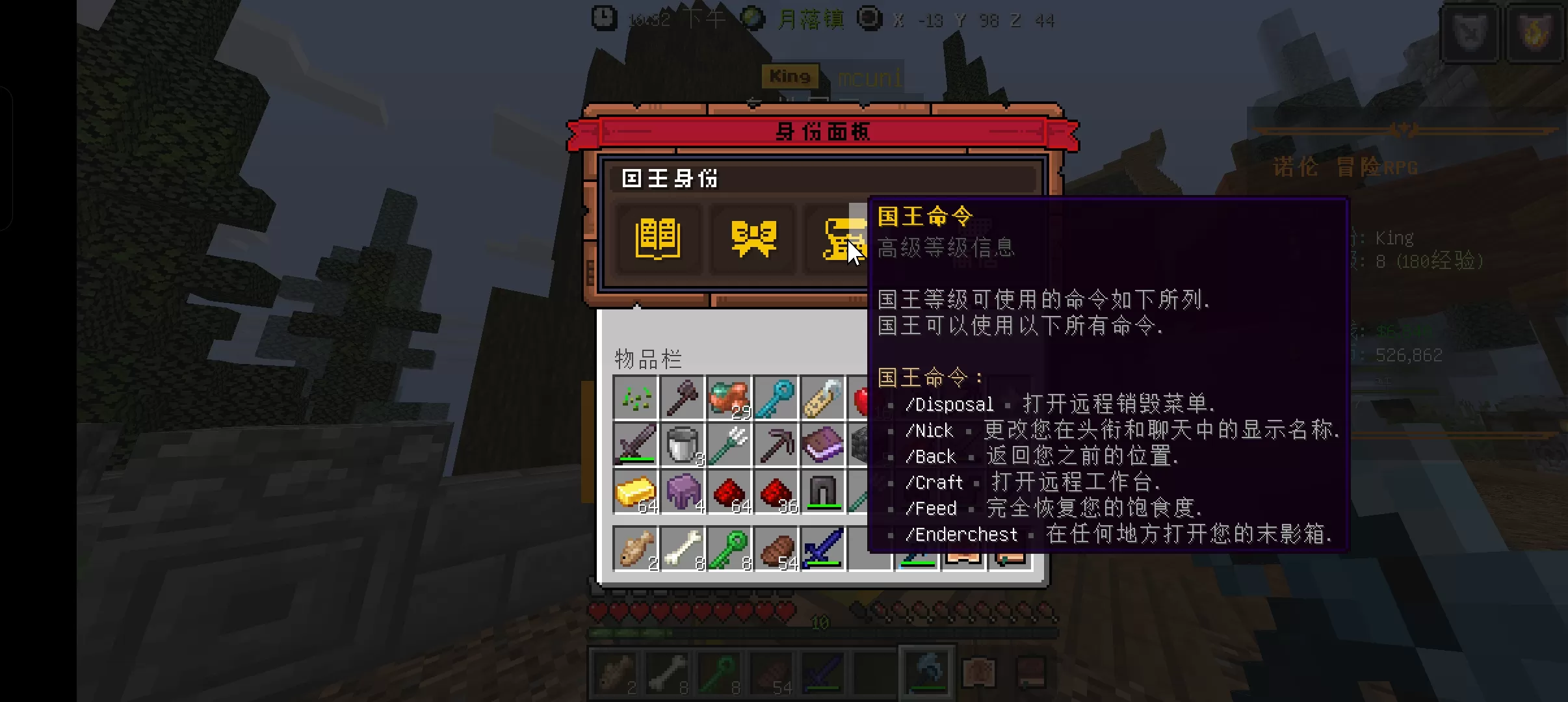Image resolution: width=1568 pixels, height=702 pixels.
Task: Click the /Enderchest command entry
Action: point(961,534)
